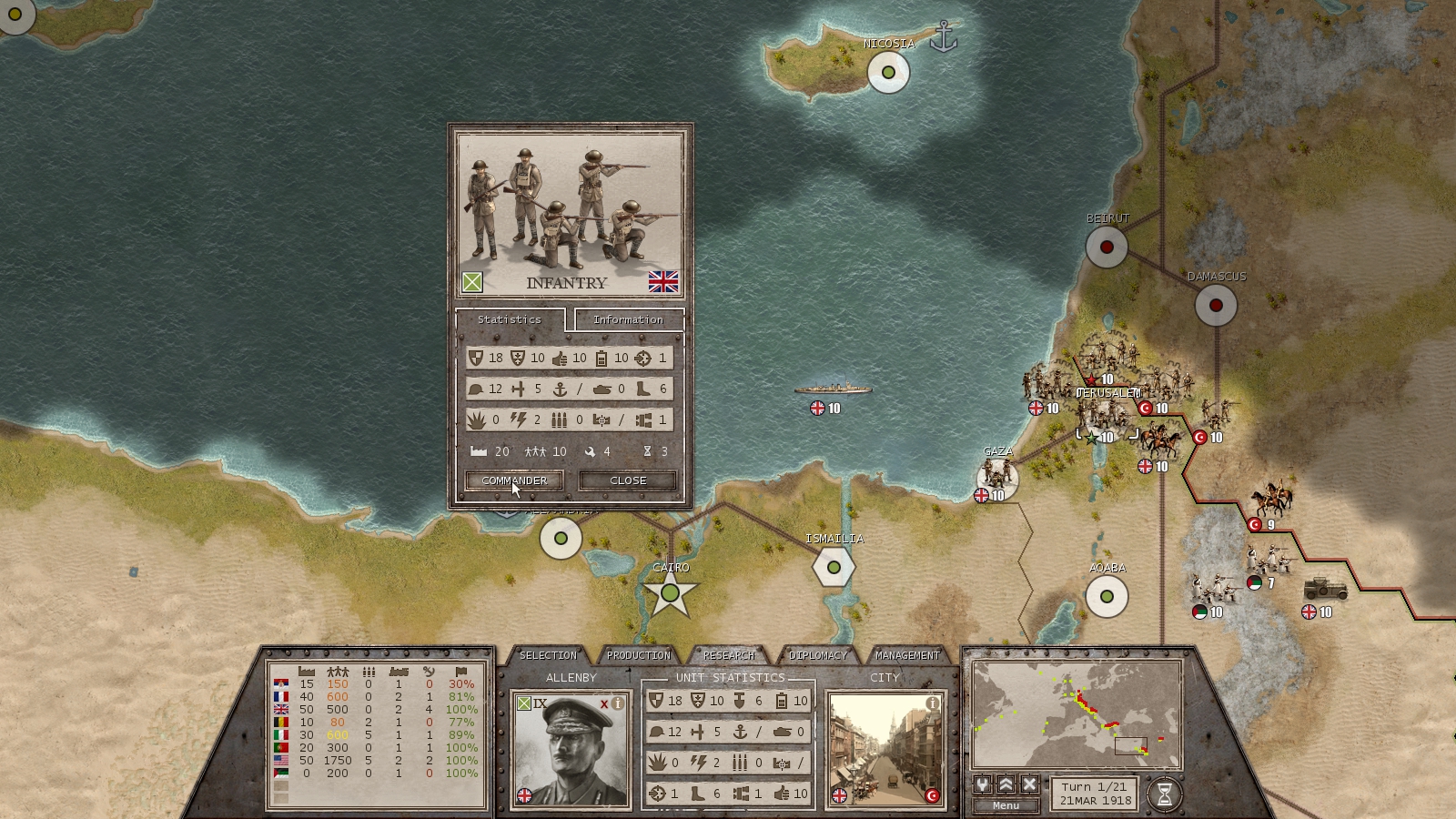Image resolution: width=1456 pixels, height=819 pixels.
Task: Switch to the Information tab
Action: tap(628, 319)
